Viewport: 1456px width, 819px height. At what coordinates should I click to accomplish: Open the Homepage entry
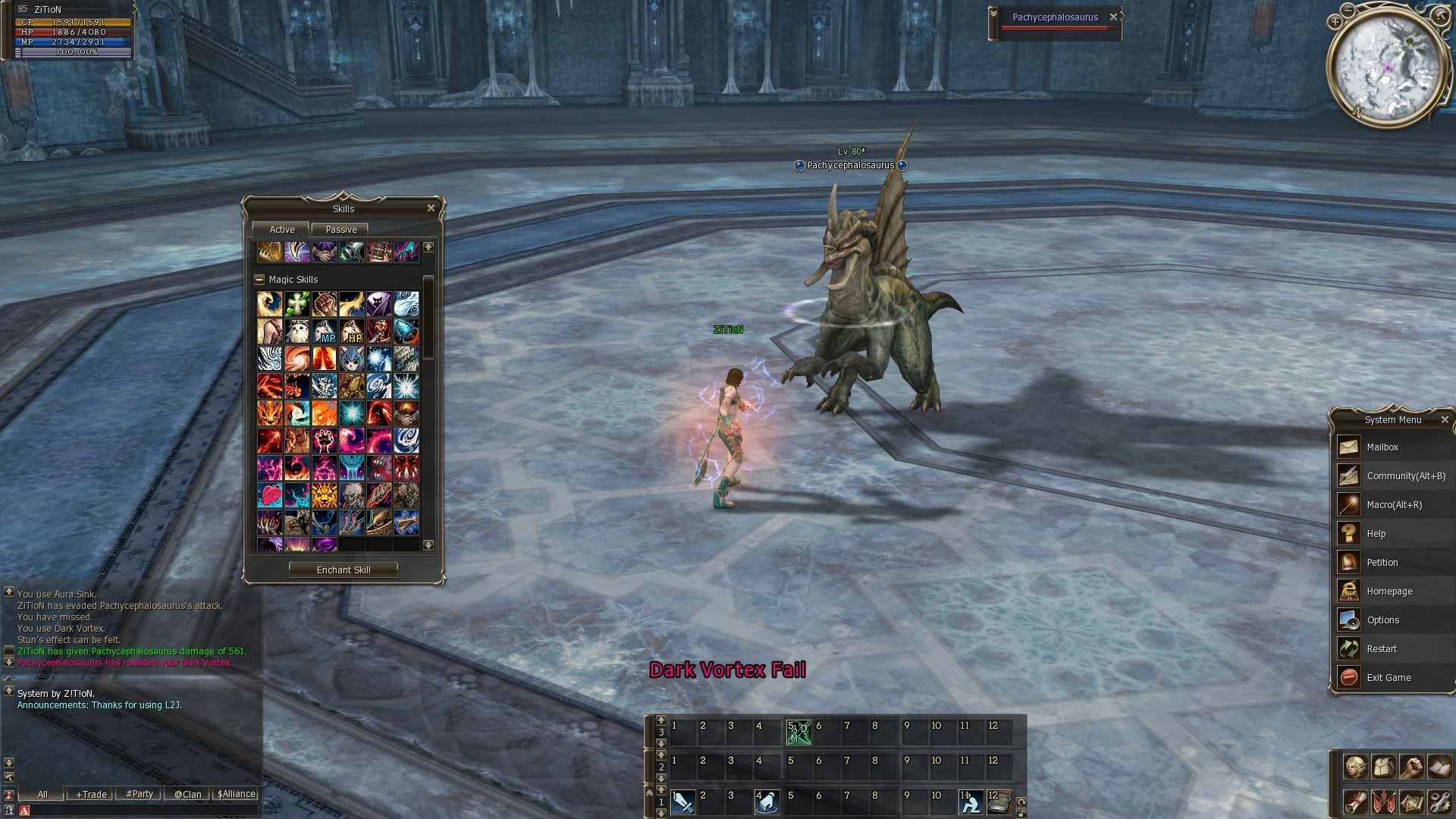[1389, 591]
